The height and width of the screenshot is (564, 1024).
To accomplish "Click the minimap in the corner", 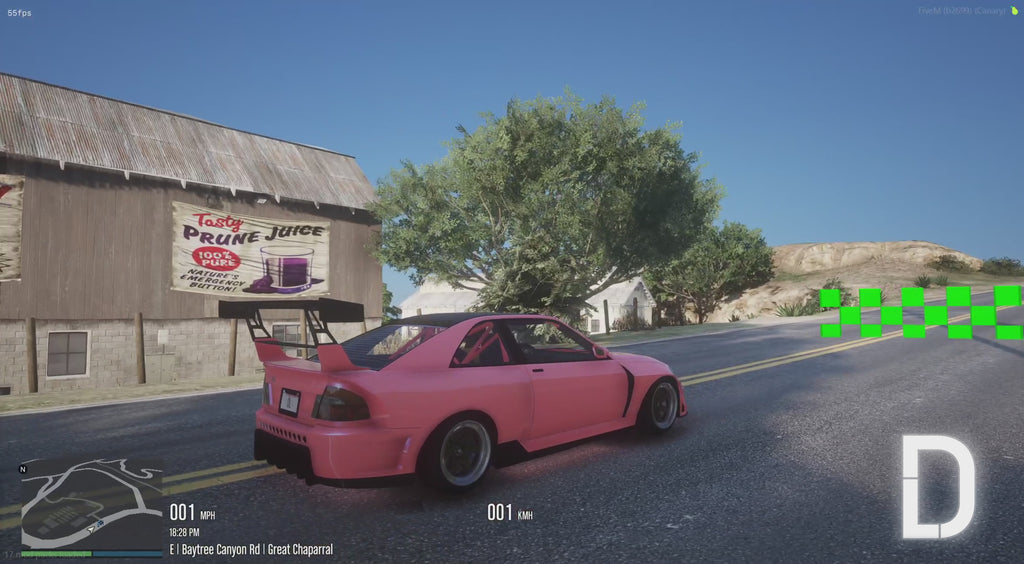I will 91,505.
